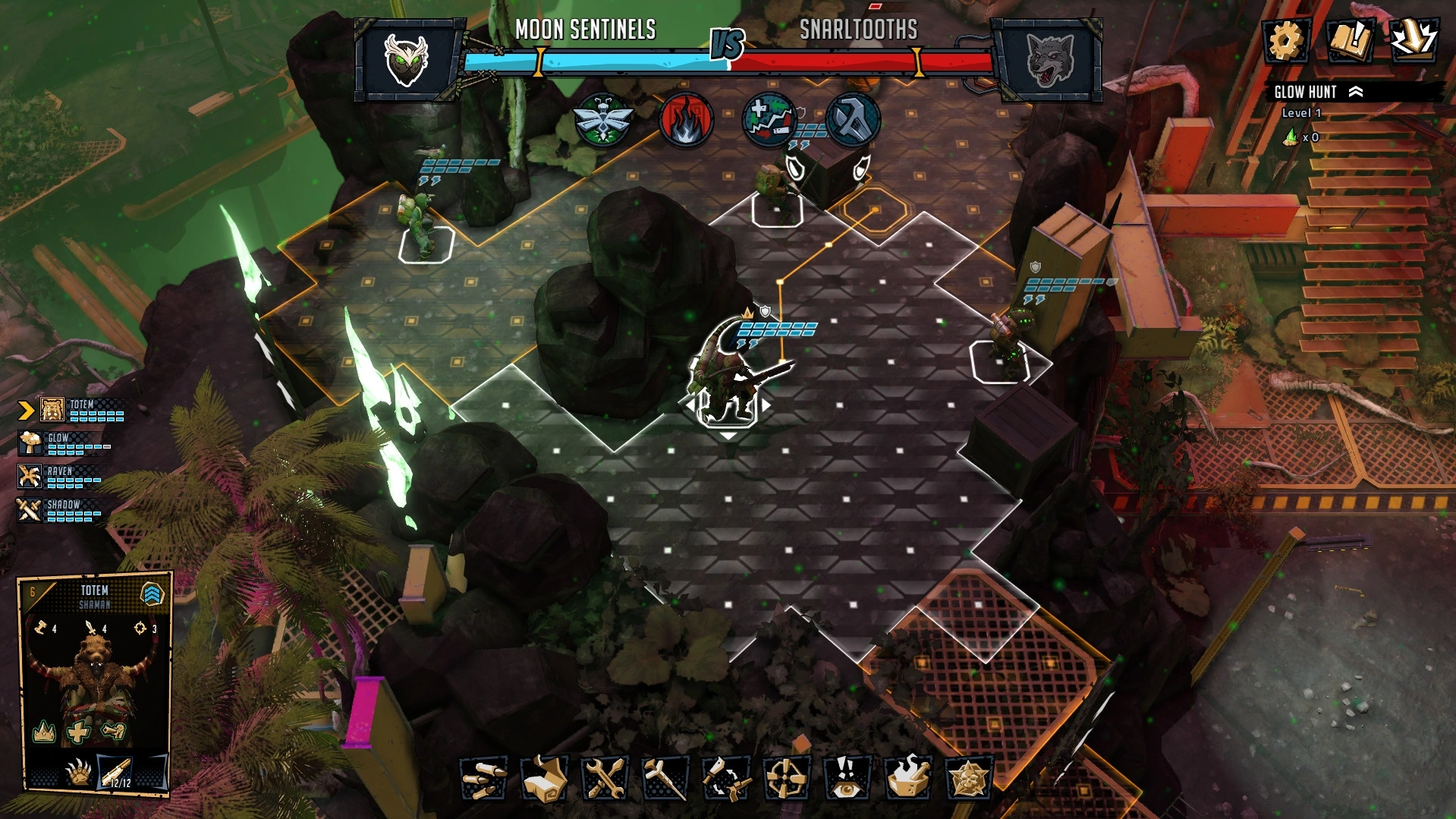Choose the single spike tool action
The image size is (1456, 819).
664,779
